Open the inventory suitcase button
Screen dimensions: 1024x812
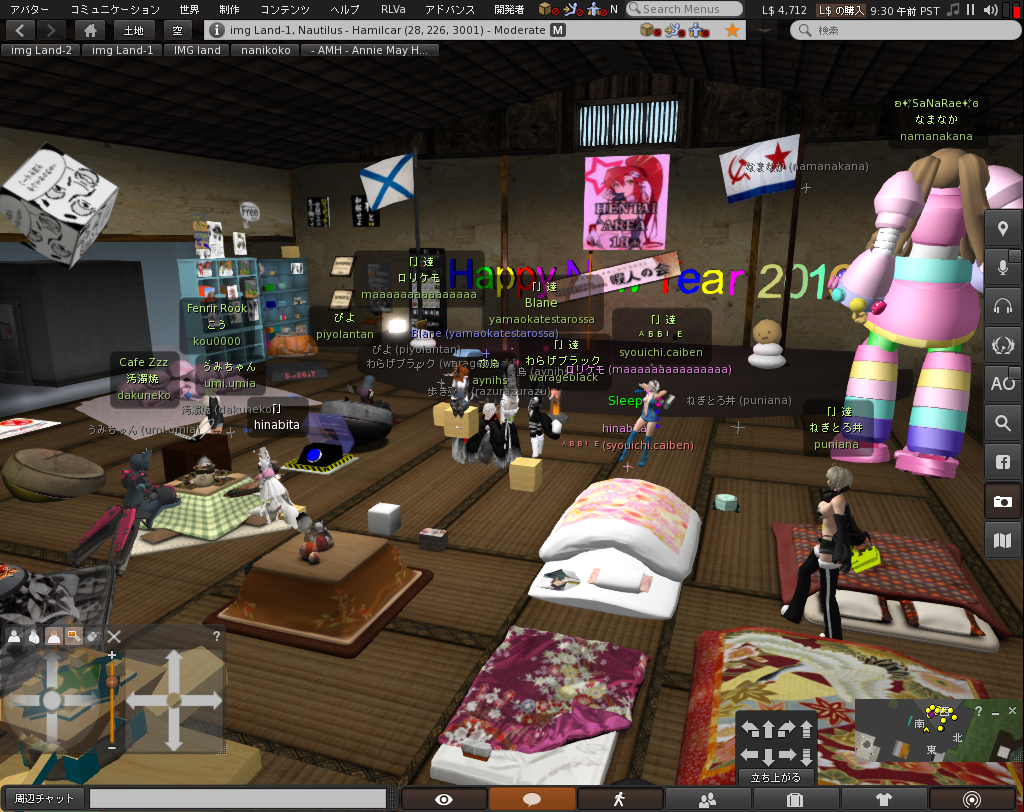pyautogui.click(x=796, y=799)
